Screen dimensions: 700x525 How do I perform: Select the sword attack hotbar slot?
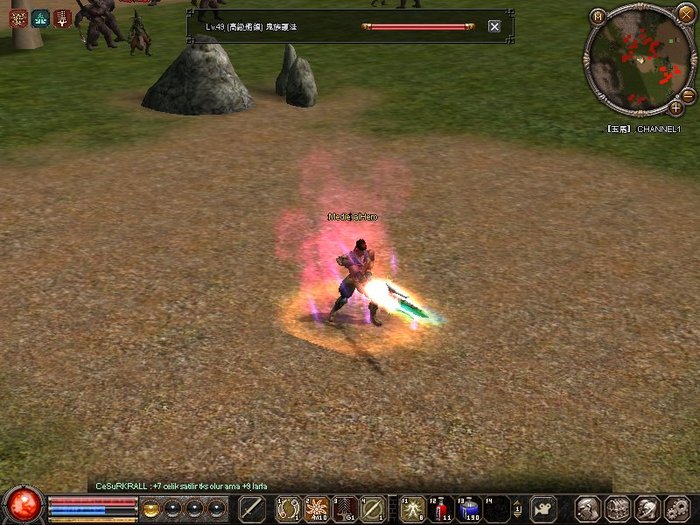pyautogui.click(x=253, y=508)
